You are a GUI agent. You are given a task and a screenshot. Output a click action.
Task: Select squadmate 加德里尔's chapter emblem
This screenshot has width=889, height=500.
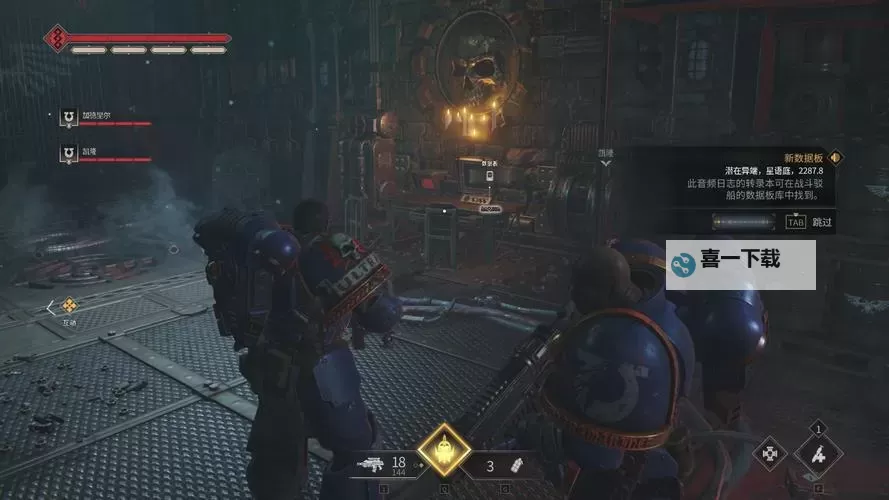point(68,116)
